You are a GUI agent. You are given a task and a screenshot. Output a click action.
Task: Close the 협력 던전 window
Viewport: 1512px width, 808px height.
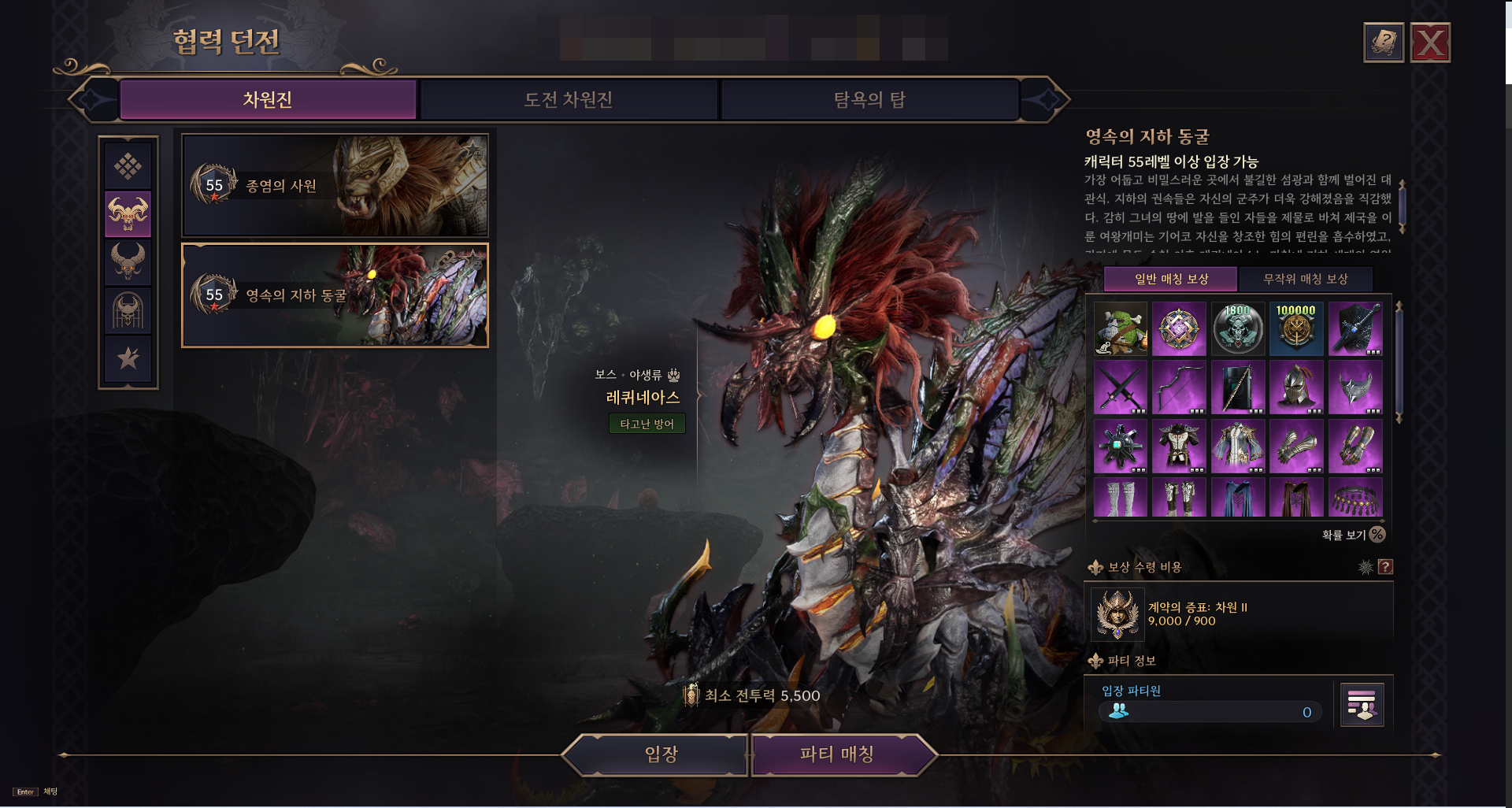(1430, 43)
